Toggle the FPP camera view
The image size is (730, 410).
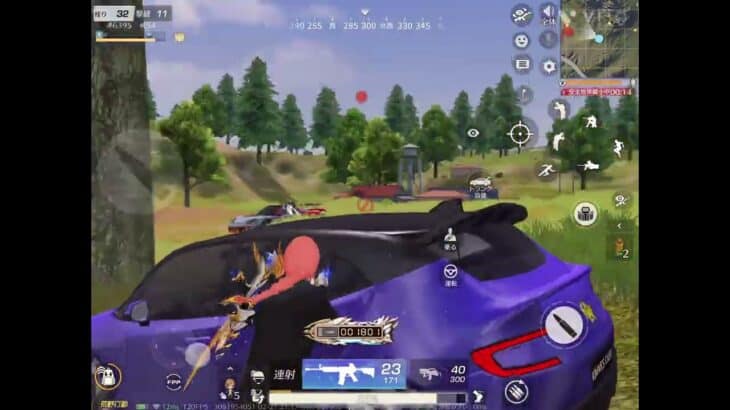[x=174, y=382]
